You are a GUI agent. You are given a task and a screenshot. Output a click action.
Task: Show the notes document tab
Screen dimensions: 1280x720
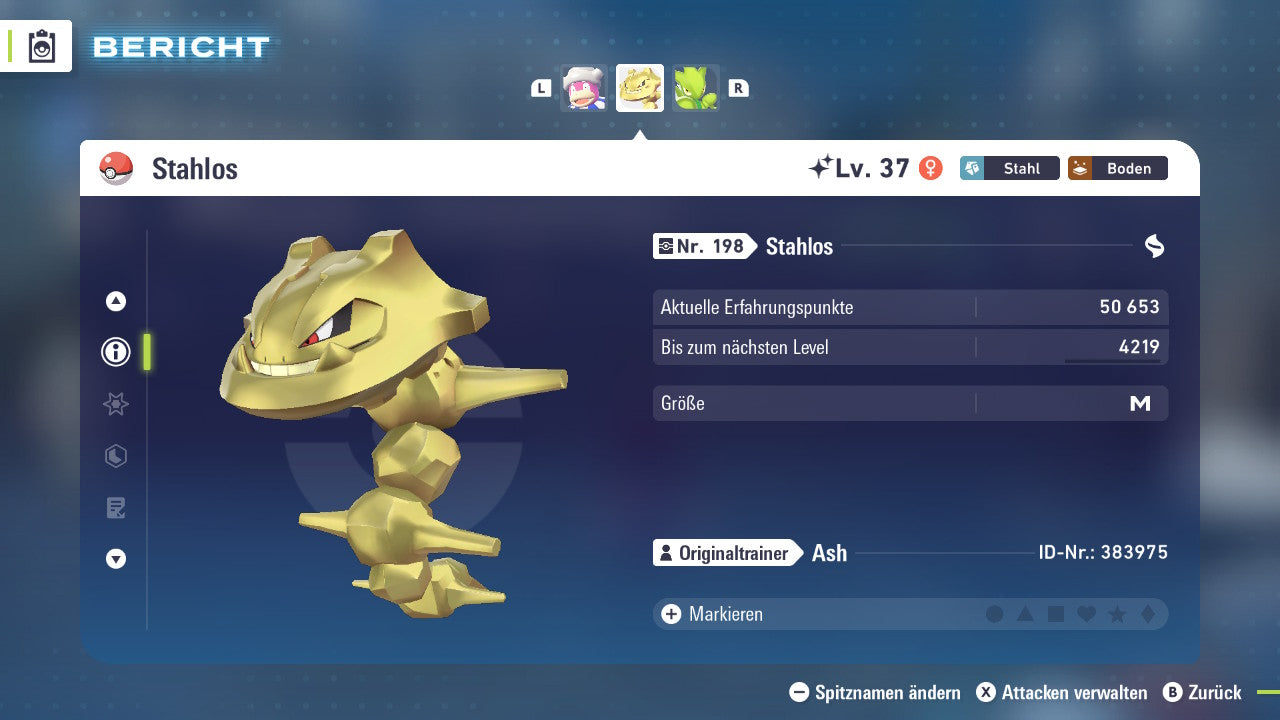116,508
